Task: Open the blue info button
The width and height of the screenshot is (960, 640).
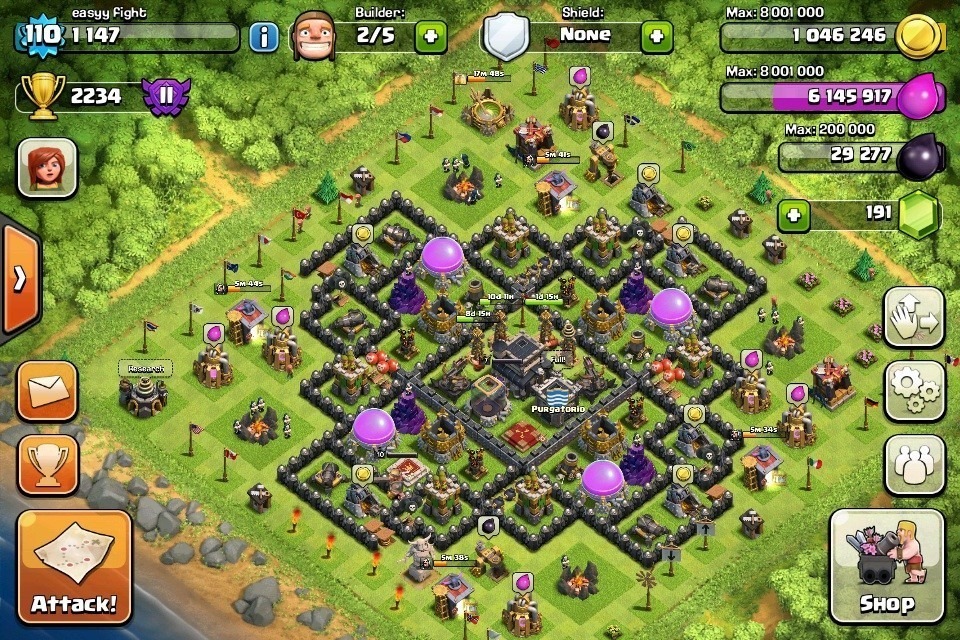Action: pyautogui.click(x=264, y=38)
